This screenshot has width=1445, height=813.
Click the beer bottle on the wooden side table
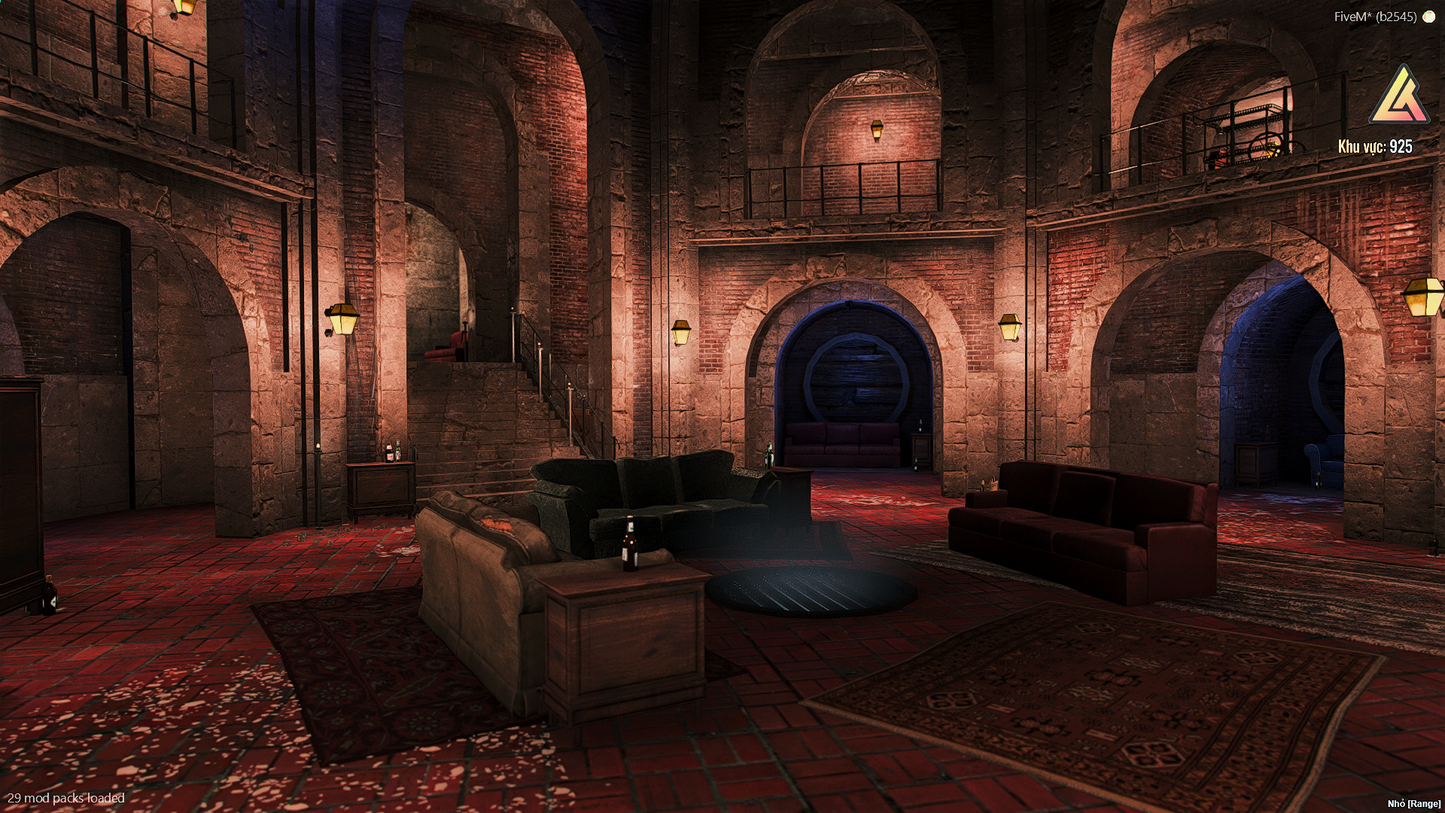(x=628, y=540)
